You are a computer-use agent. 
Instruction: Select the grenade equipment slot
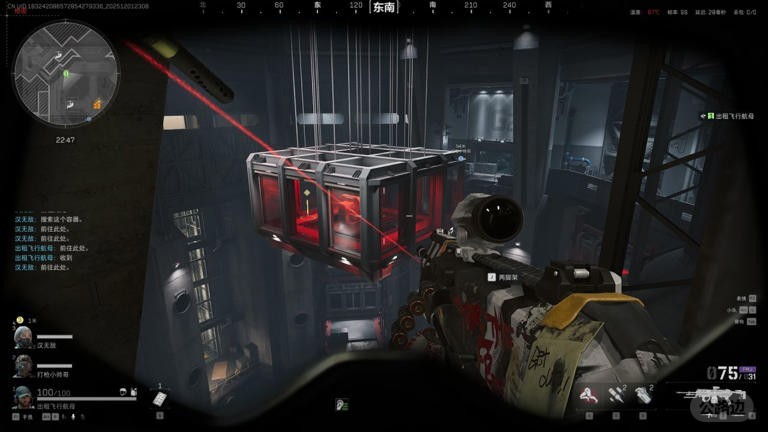tap(643, 396)
